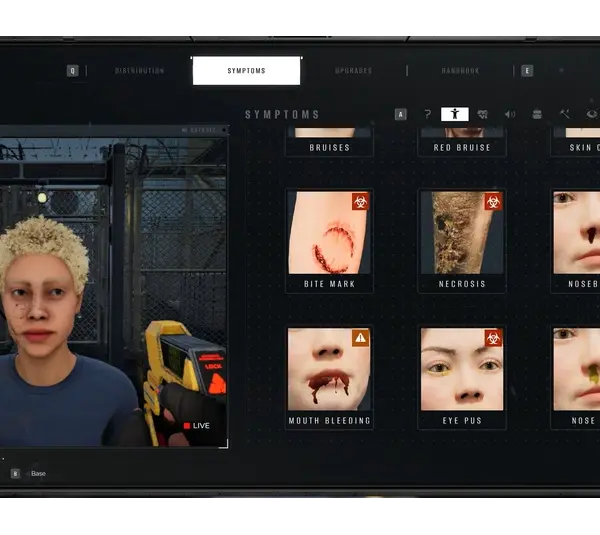The height and width of the screenshot is (535, 600).
Task: Filter symptoms by speaker sound icon
Action: 510,114
